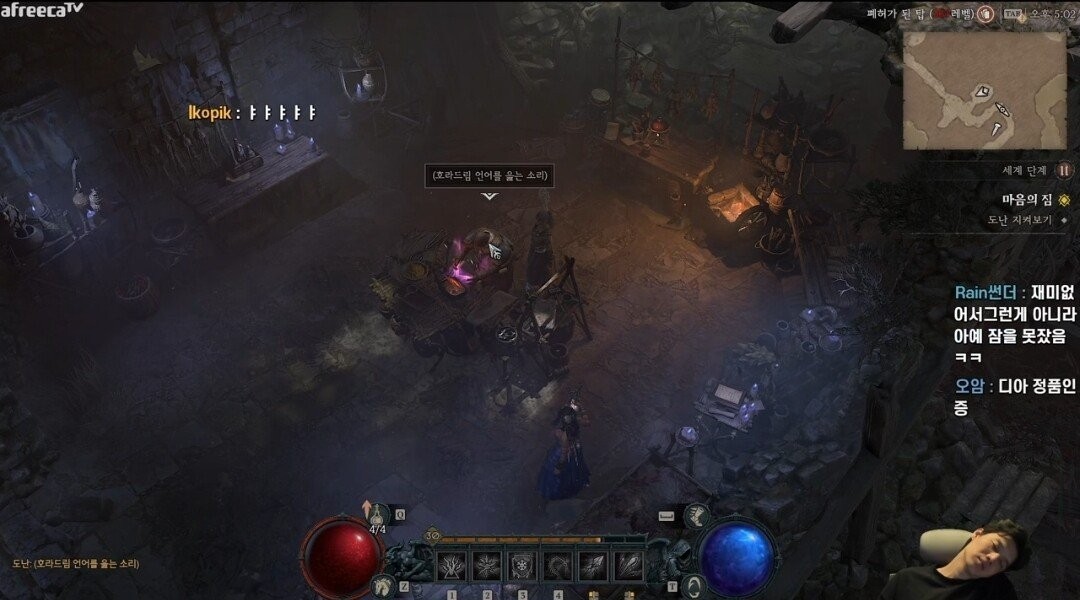Click the round hand icon beside the zone name
Screen dimensions: 1080x600
tap(985, 13)
